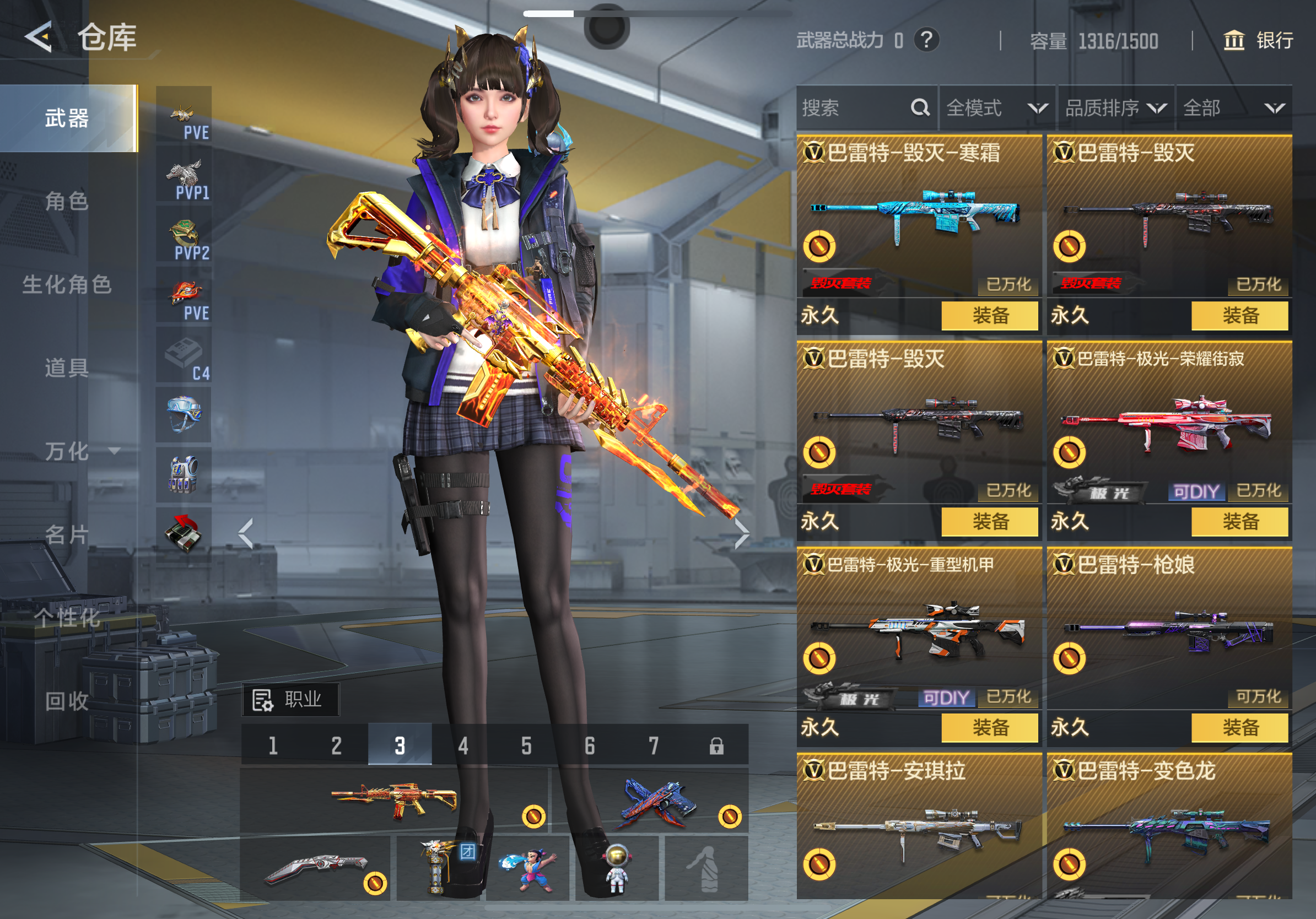Screen dimensions: 1316x919
Task: Open the 道具 items tab
Action: (x=67, y=367)
